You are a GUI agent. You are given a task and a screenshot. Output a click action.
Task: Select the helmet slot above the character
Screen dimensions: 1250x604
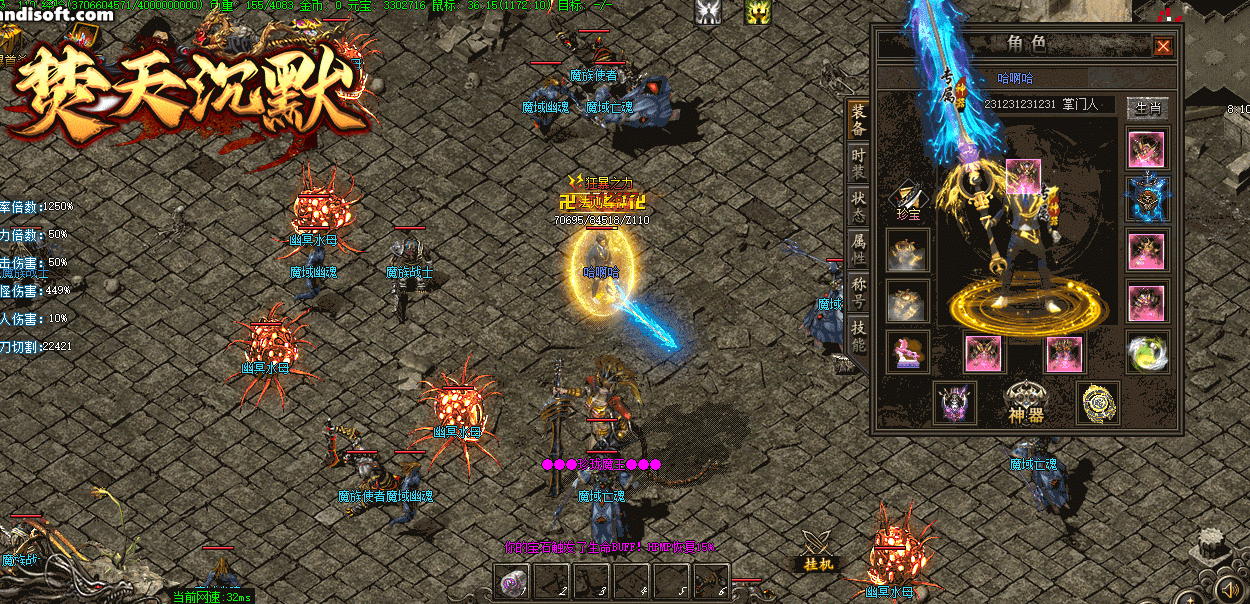coord(1023,177)
